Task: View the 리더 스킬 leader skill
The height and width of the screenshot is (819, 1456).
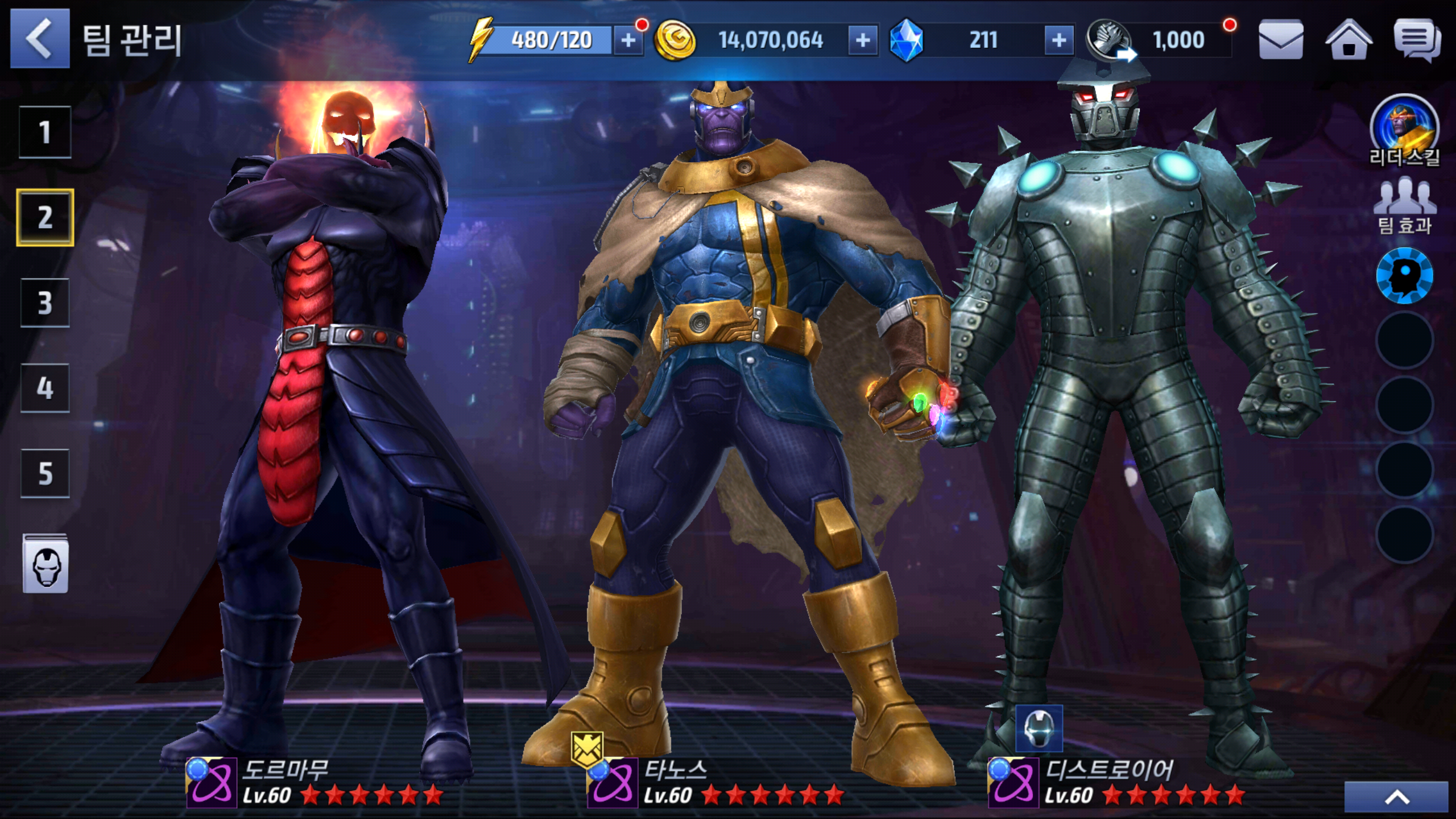Action: pyautogui.click(x=1404, y=131)
